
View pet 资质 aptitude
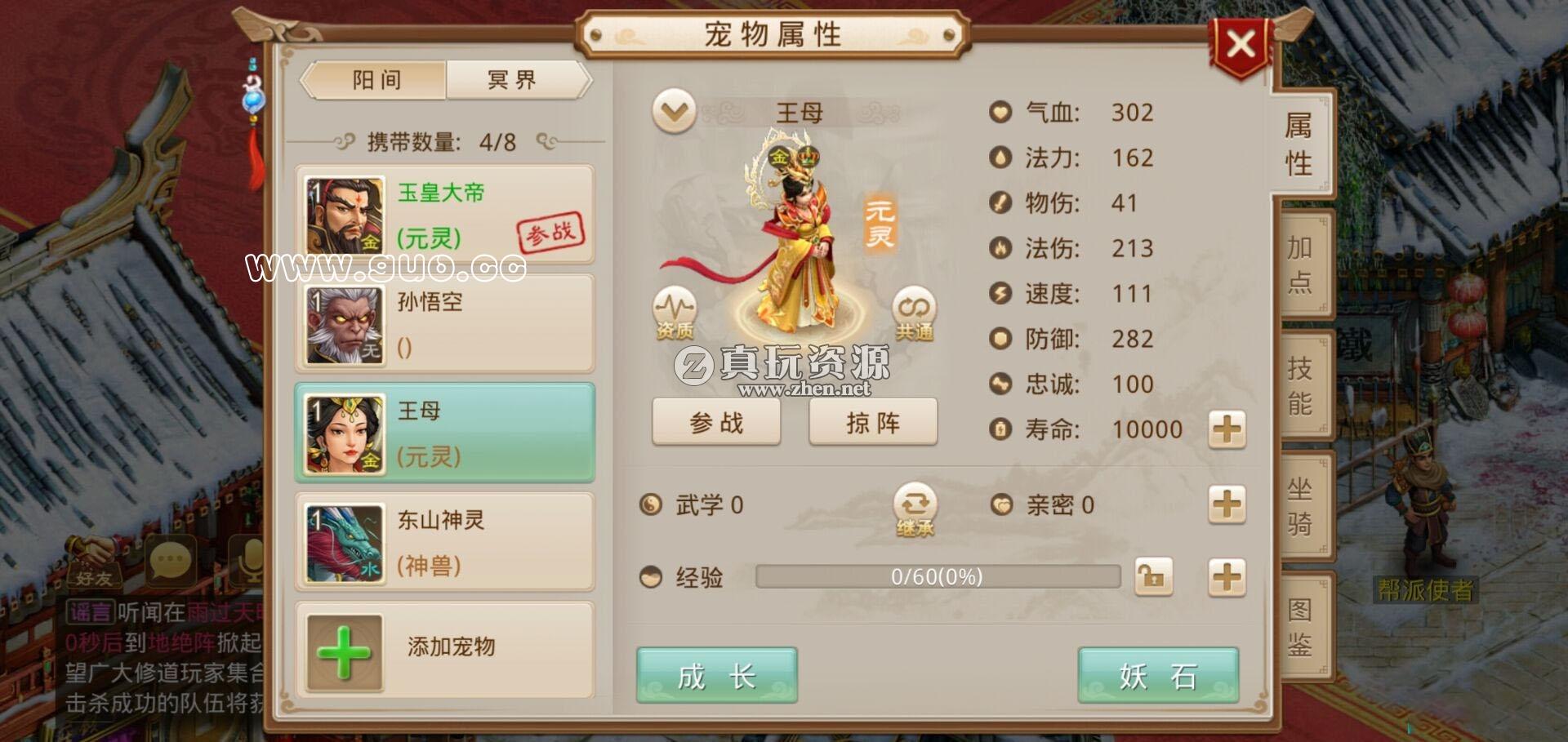coord(674,313)
